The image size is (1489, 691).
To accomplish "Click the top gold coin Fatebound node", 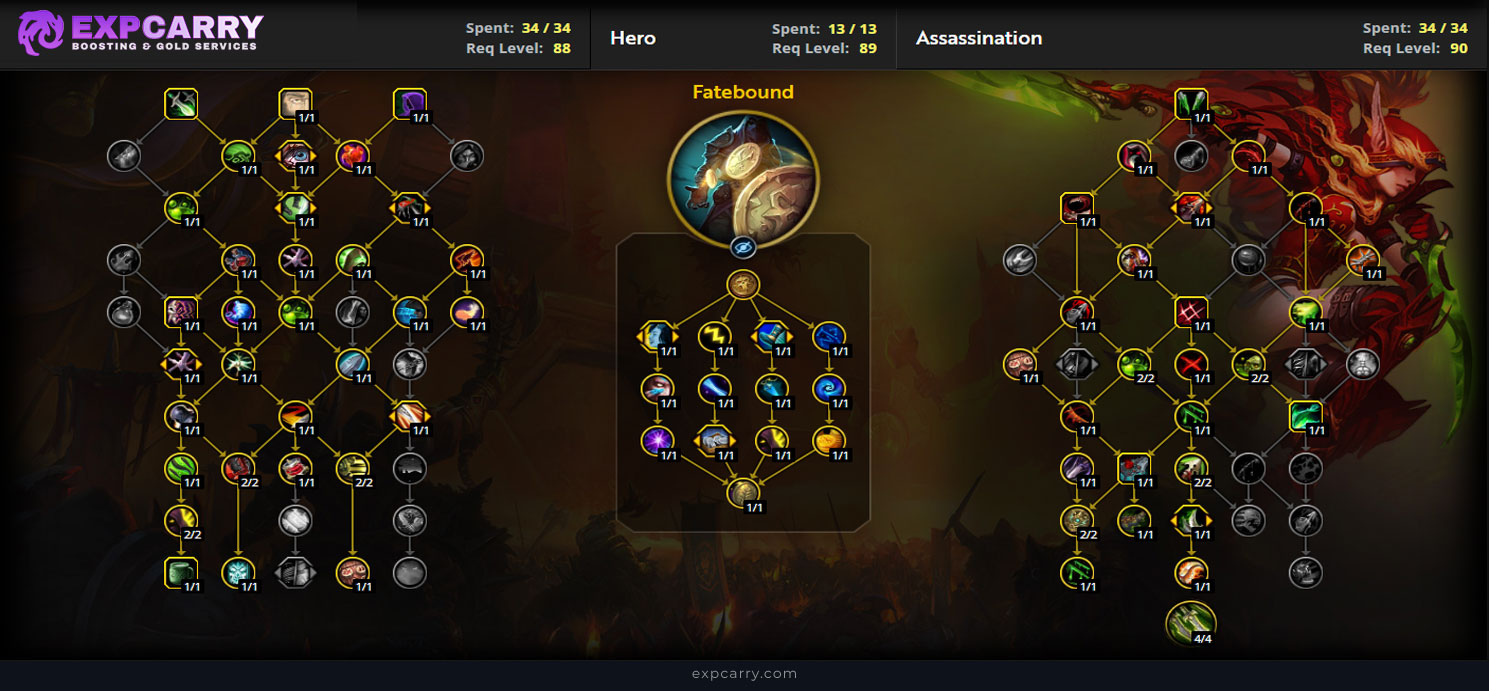I will click(743, 284).
